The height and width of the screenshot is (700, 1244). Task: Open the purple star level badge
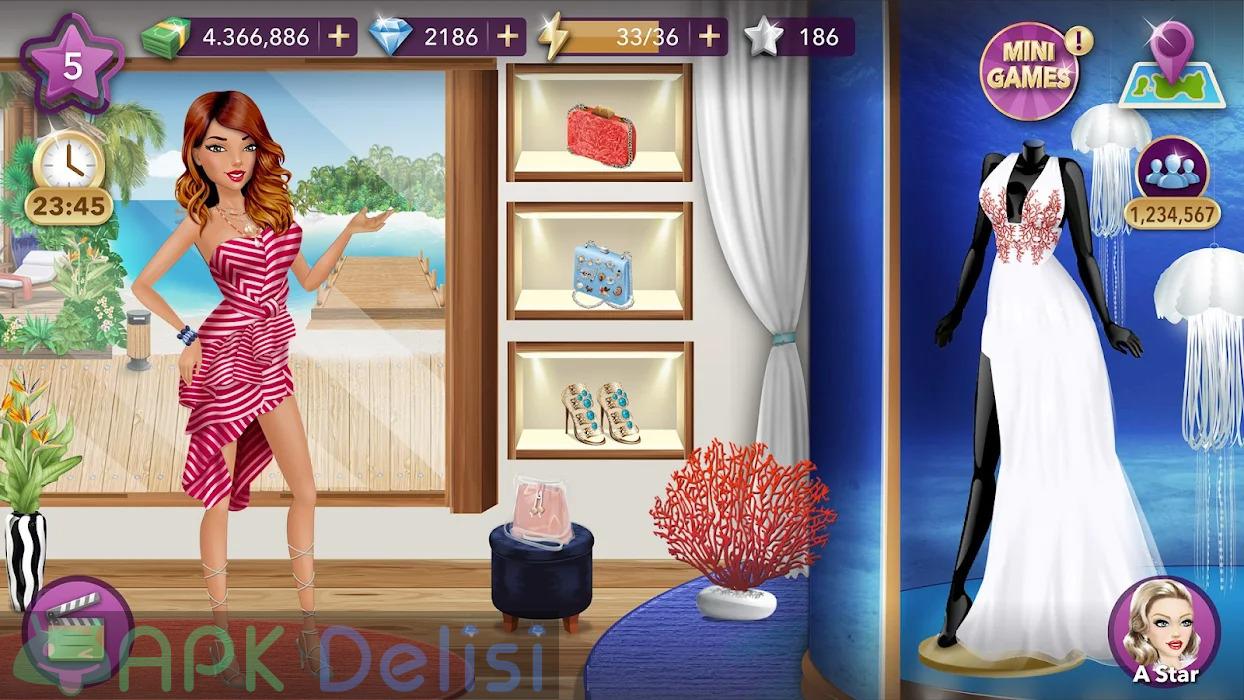click(71, 67)
